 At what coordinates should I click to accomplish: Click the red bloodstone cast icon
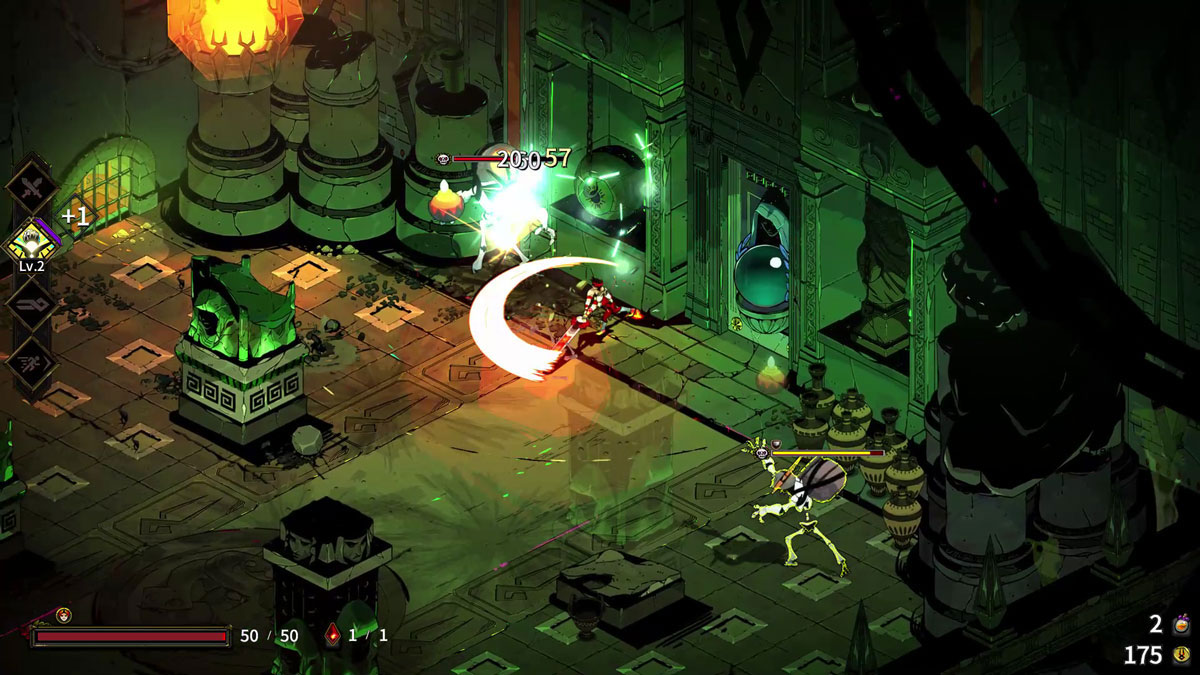point(333,634)
